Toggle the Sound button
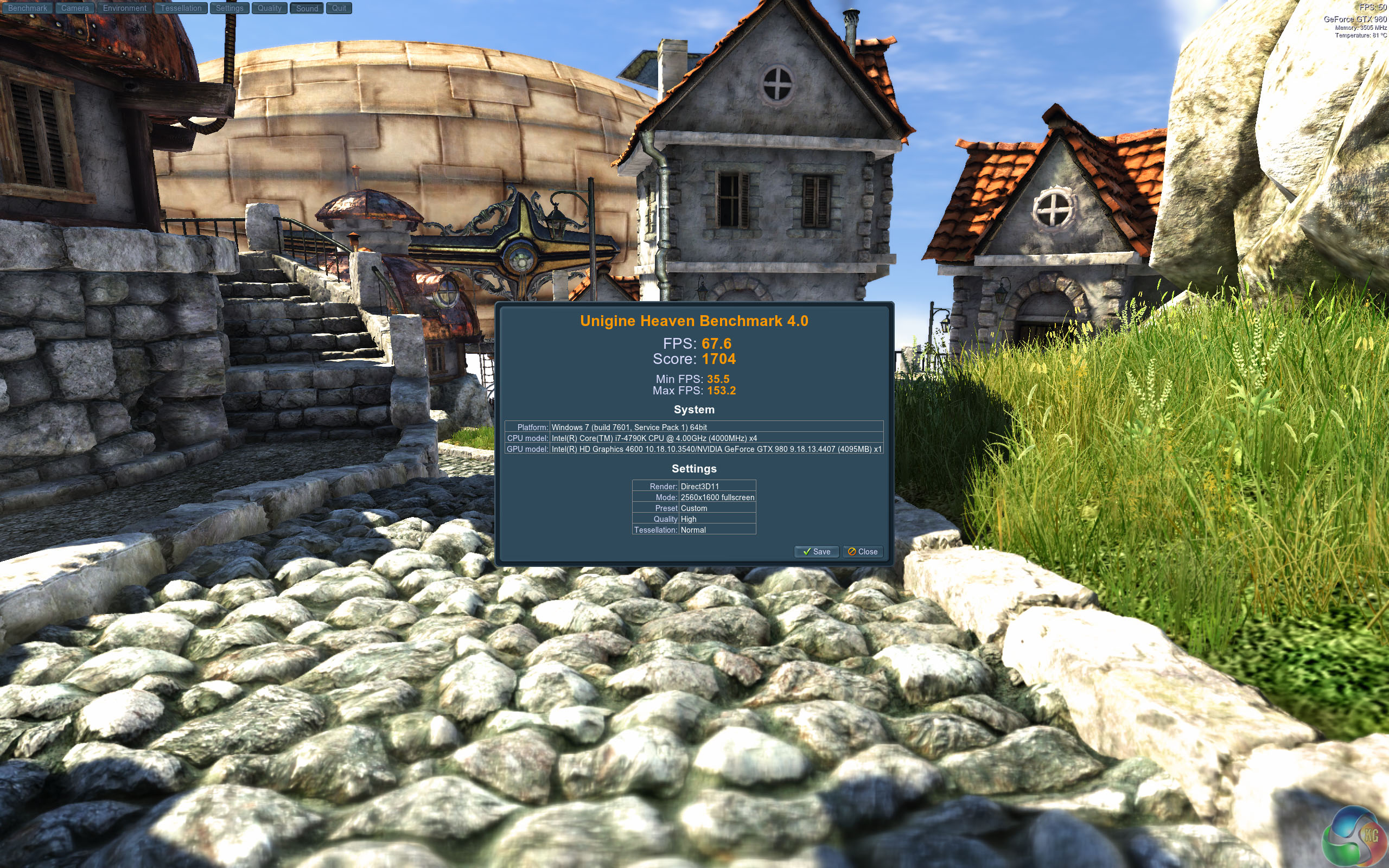1389x868 pixels. pos(307,8)
